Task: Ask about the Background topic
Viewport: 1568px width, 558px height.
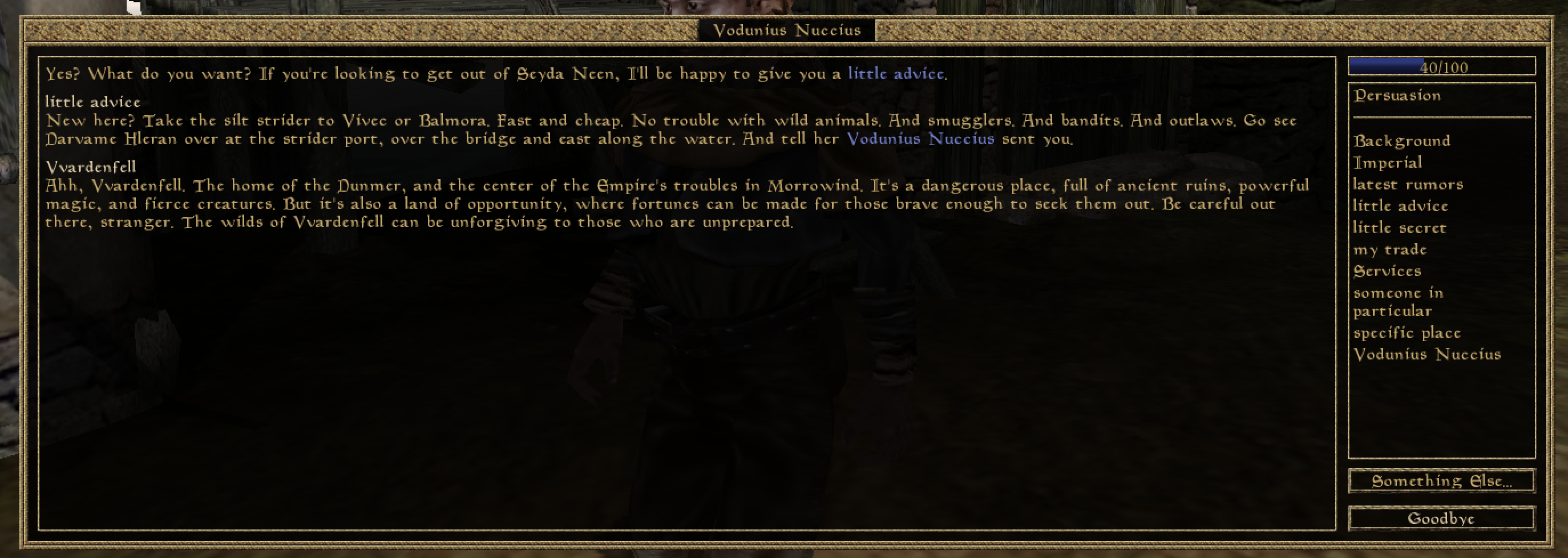Action: coord(1401,141)
